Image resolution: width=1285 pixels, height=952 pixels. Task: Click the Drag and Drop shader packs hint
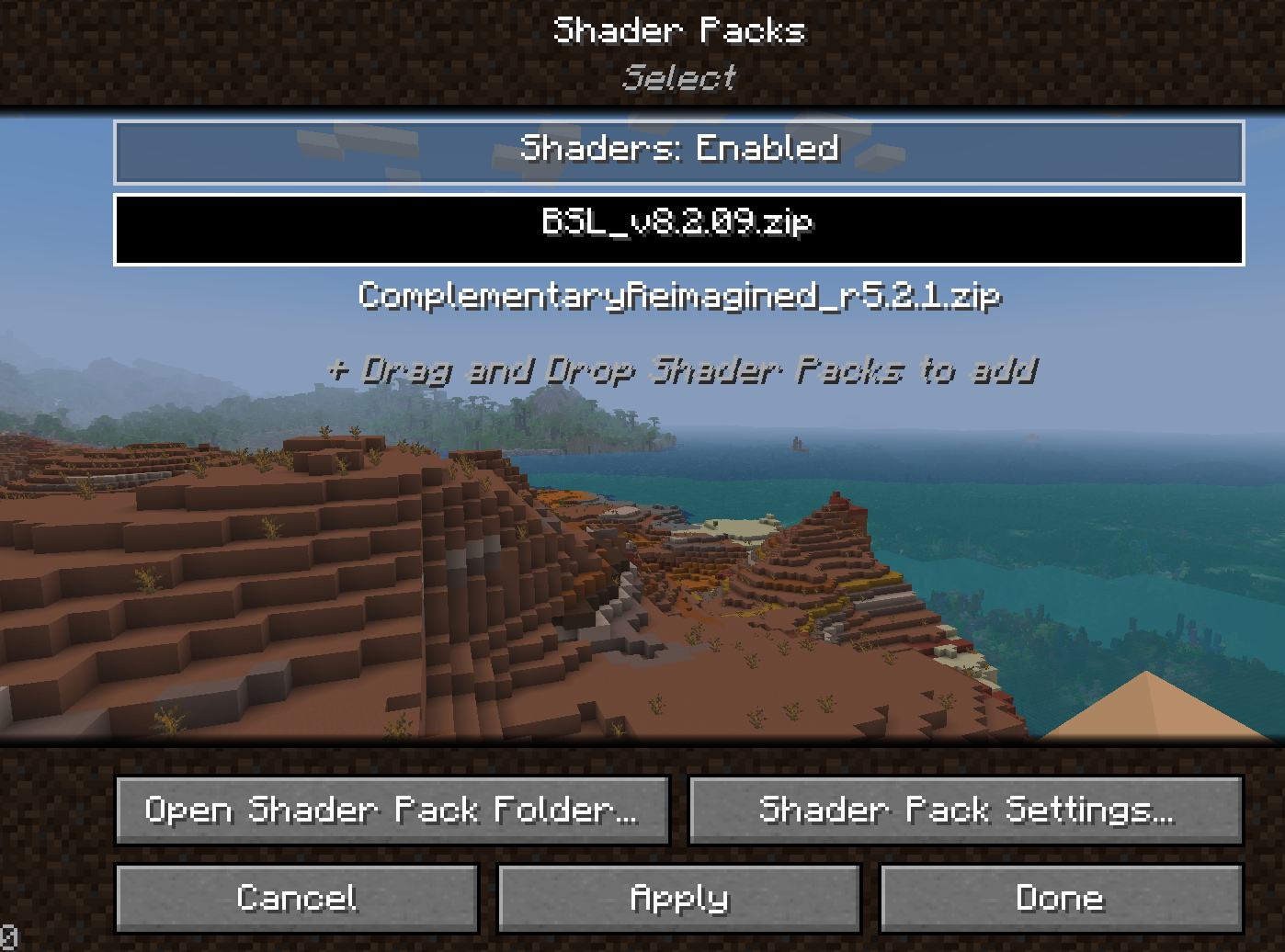pos(679,371)
